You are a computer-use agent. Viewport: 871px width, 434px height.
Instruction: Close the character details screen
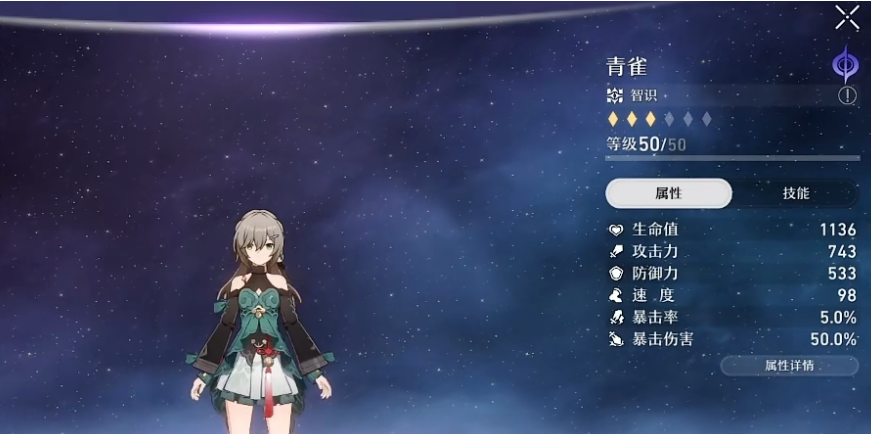point(847,17)
